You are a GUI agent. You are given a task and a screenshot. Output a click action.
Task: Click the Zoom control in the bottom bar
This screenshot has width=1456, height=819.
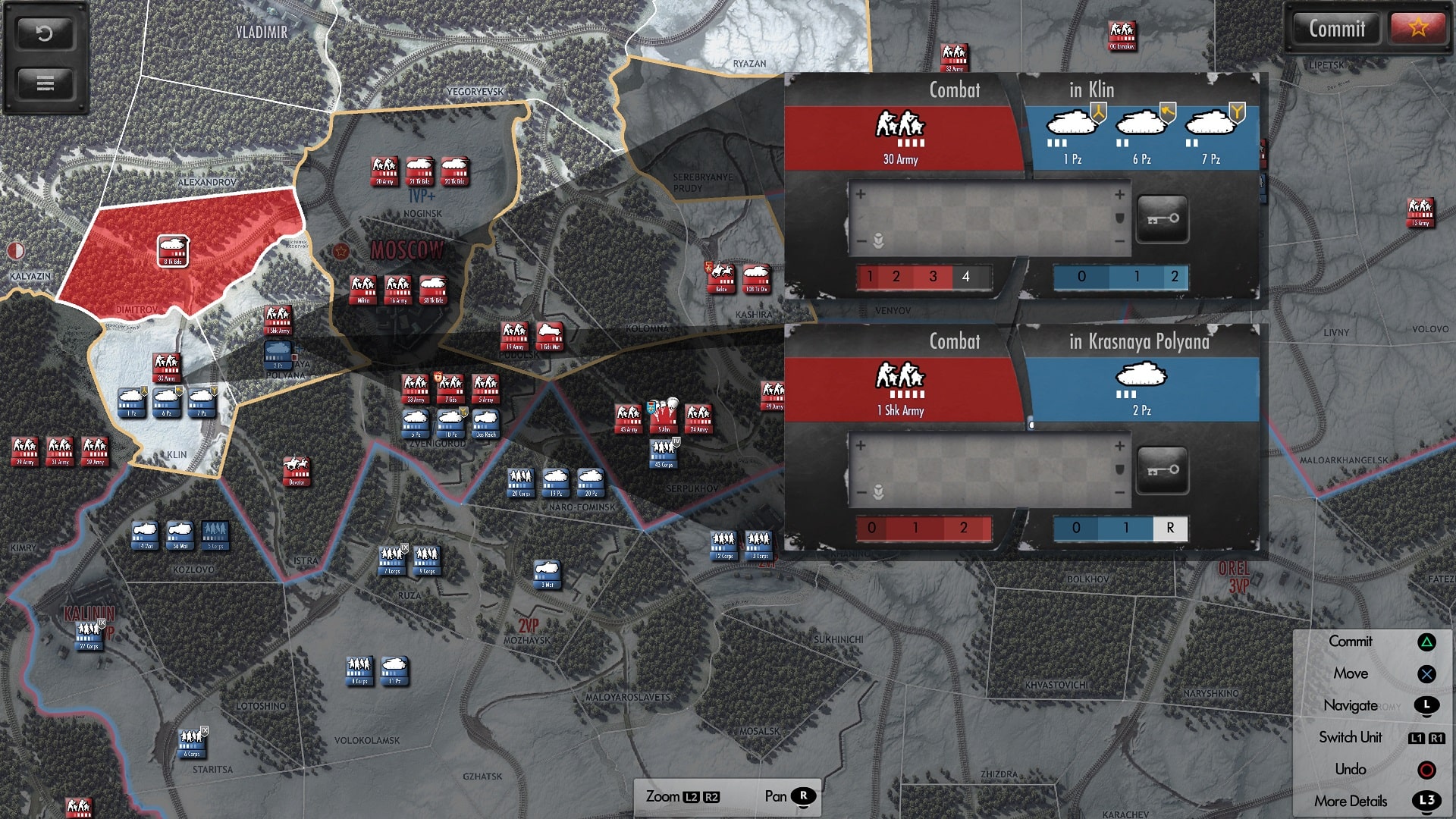(664, 796)
